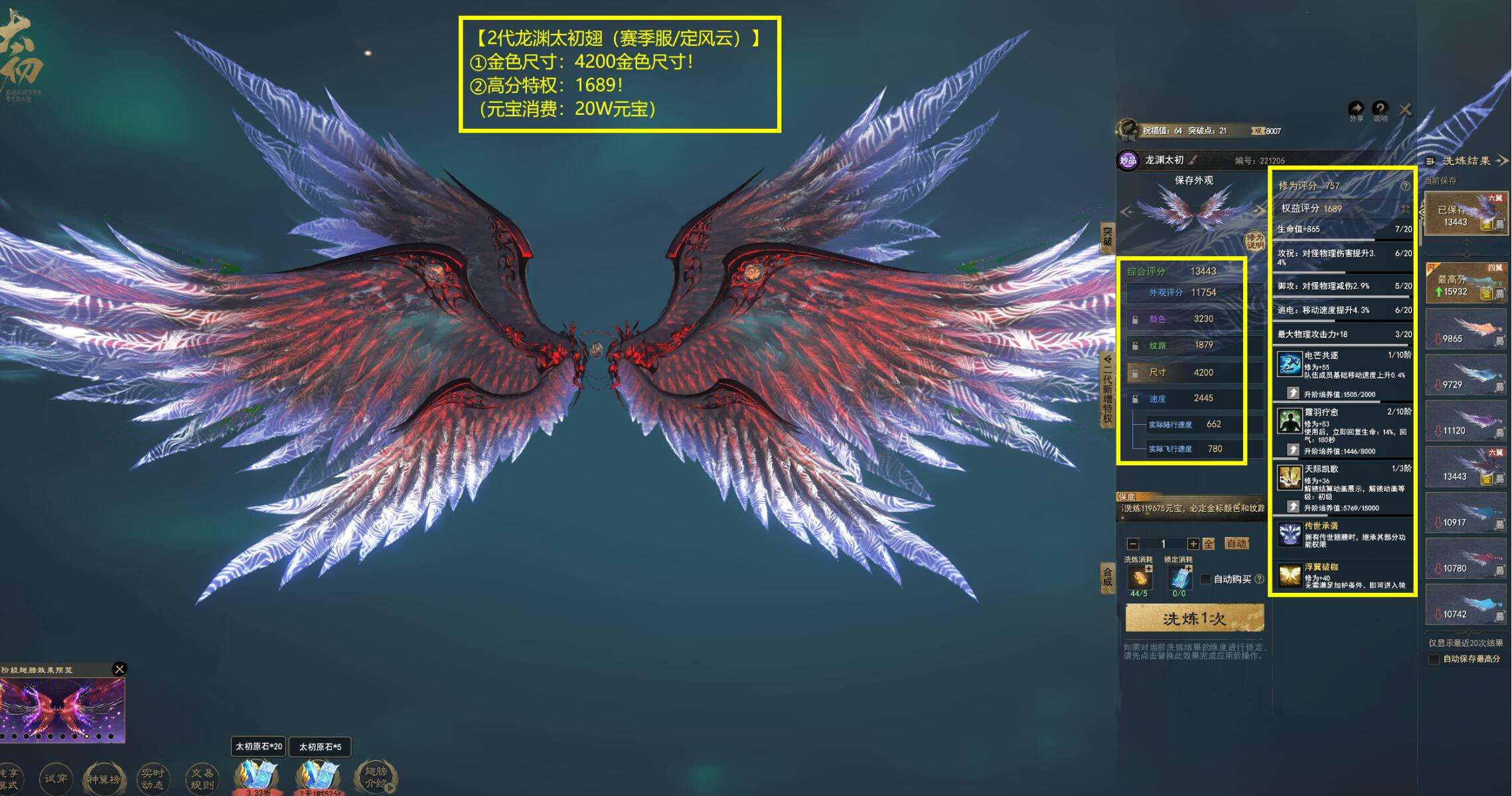Click the 说明 help icon
Viewport: 1512px width, 796px height.
1380,107
